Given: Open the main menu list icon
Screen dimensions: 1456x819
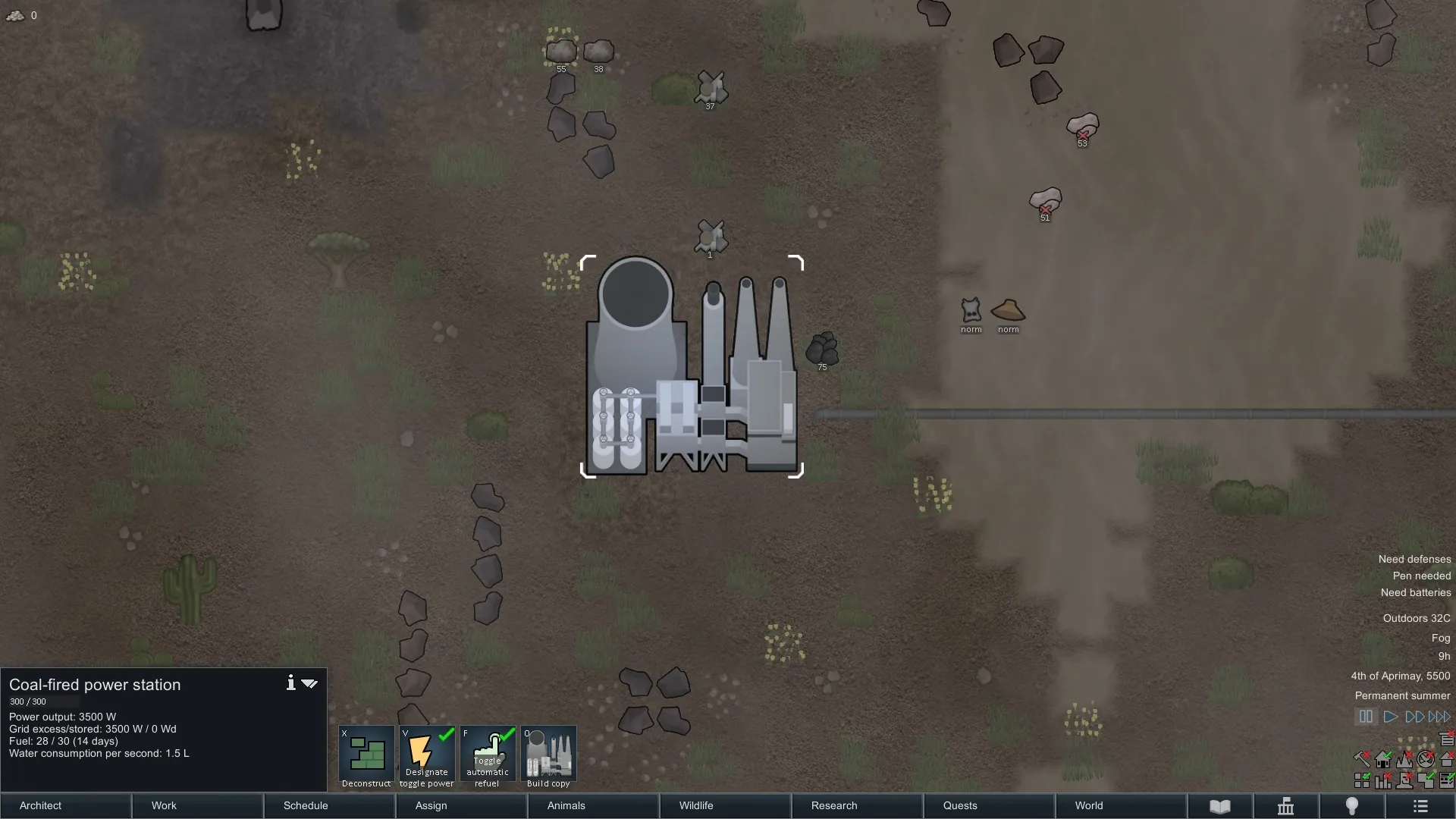Looking at the screenshot, I should click(x=1421, y=806).
